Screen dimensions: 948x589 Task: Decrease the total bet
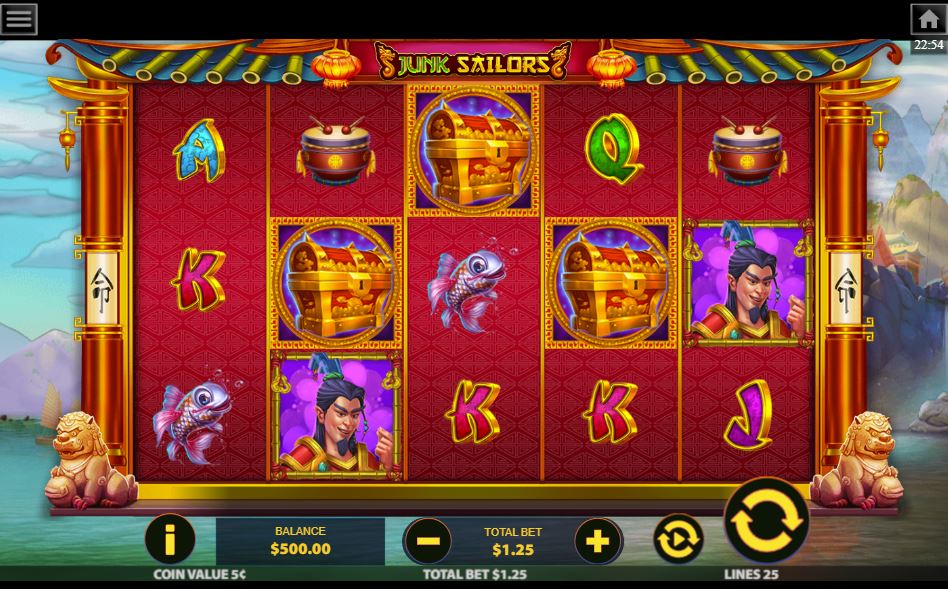428,541
